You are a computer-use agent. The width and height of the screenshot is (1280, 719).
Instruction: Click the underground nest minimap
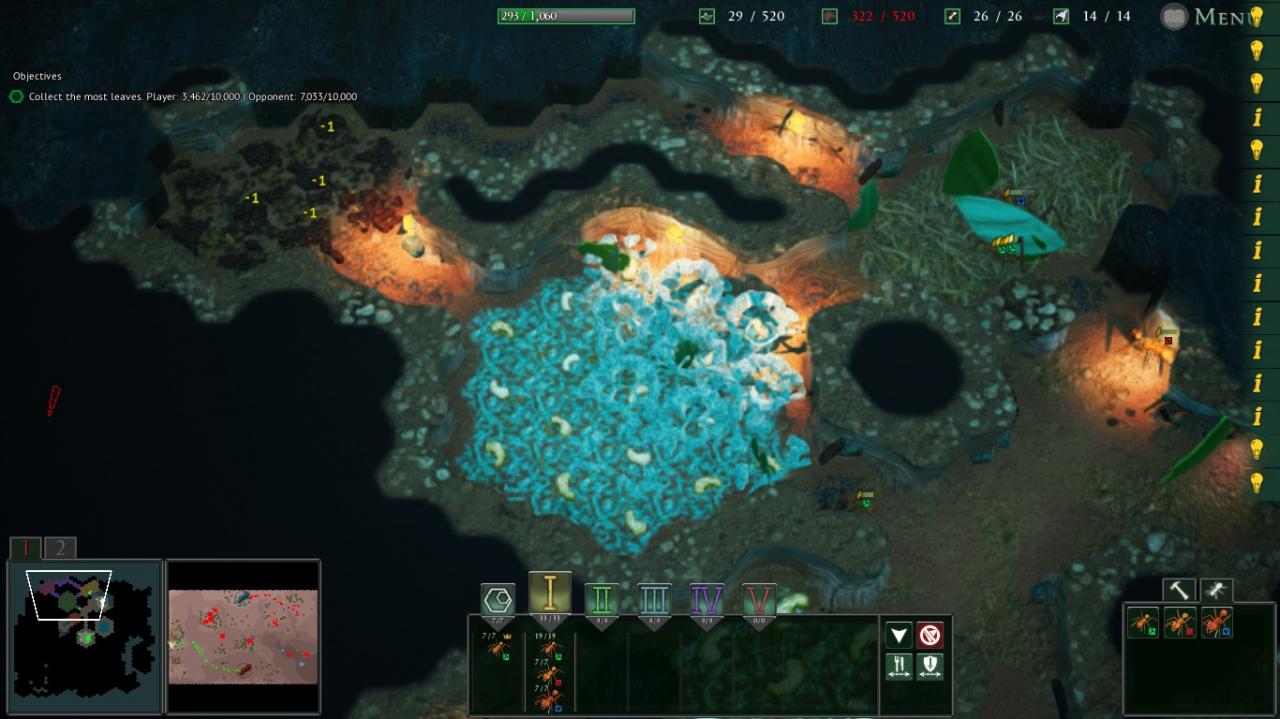84,636
